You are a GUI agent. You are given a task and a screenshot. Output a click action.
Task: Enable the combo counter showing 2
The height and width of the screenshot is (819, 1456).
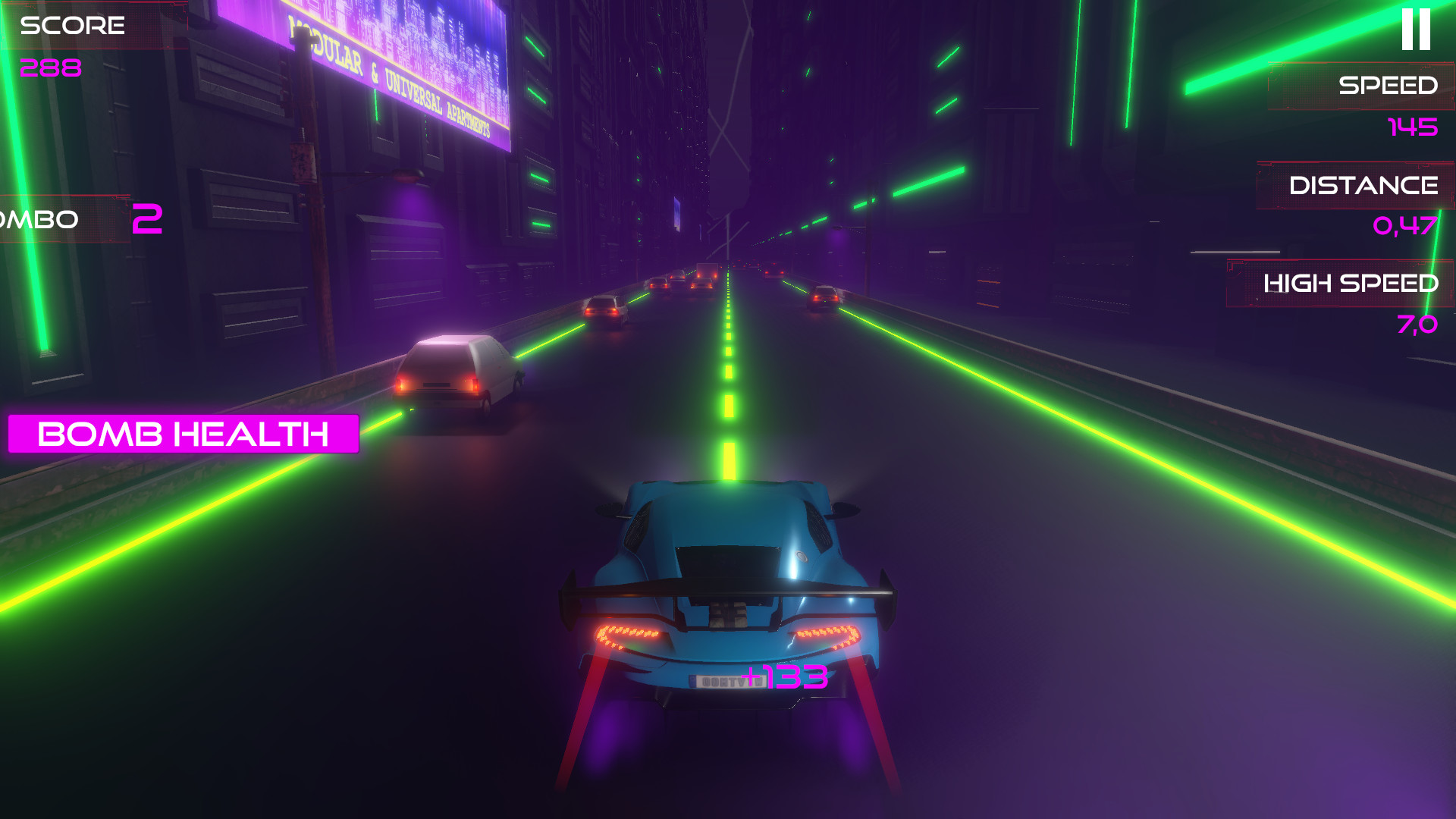tap(149, 218)
